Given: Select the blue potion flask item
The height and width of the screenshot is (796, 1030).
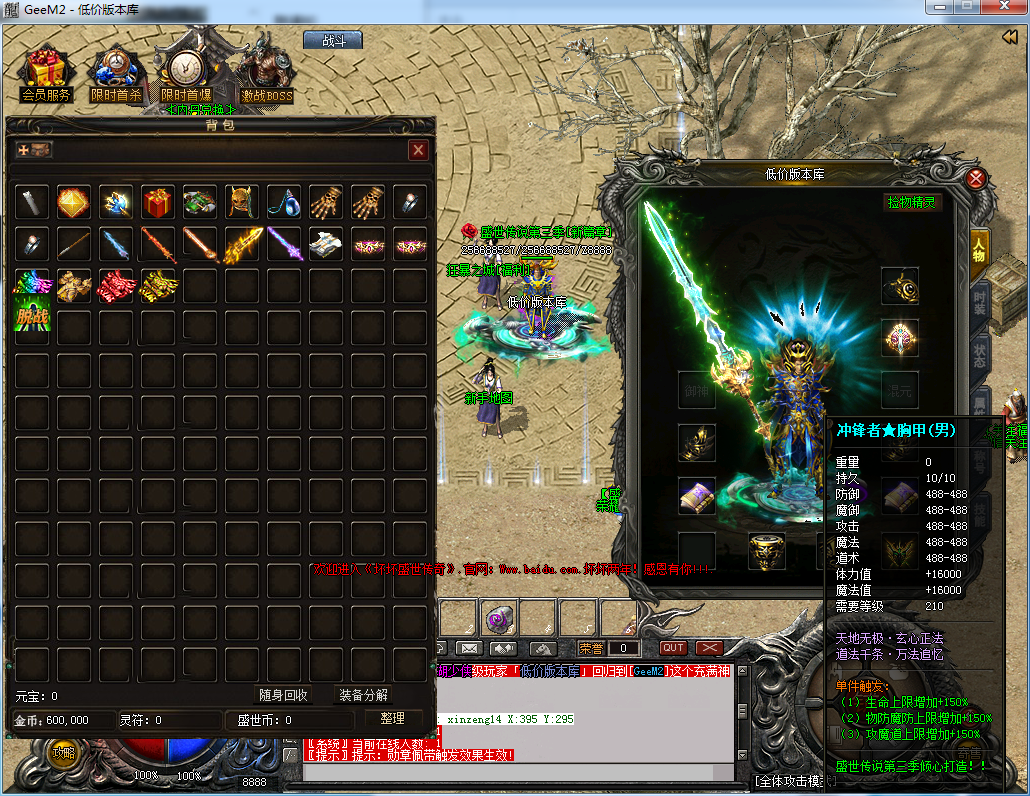Looking at the screenshot, I should pyautogui.click(x=284, y=202).
